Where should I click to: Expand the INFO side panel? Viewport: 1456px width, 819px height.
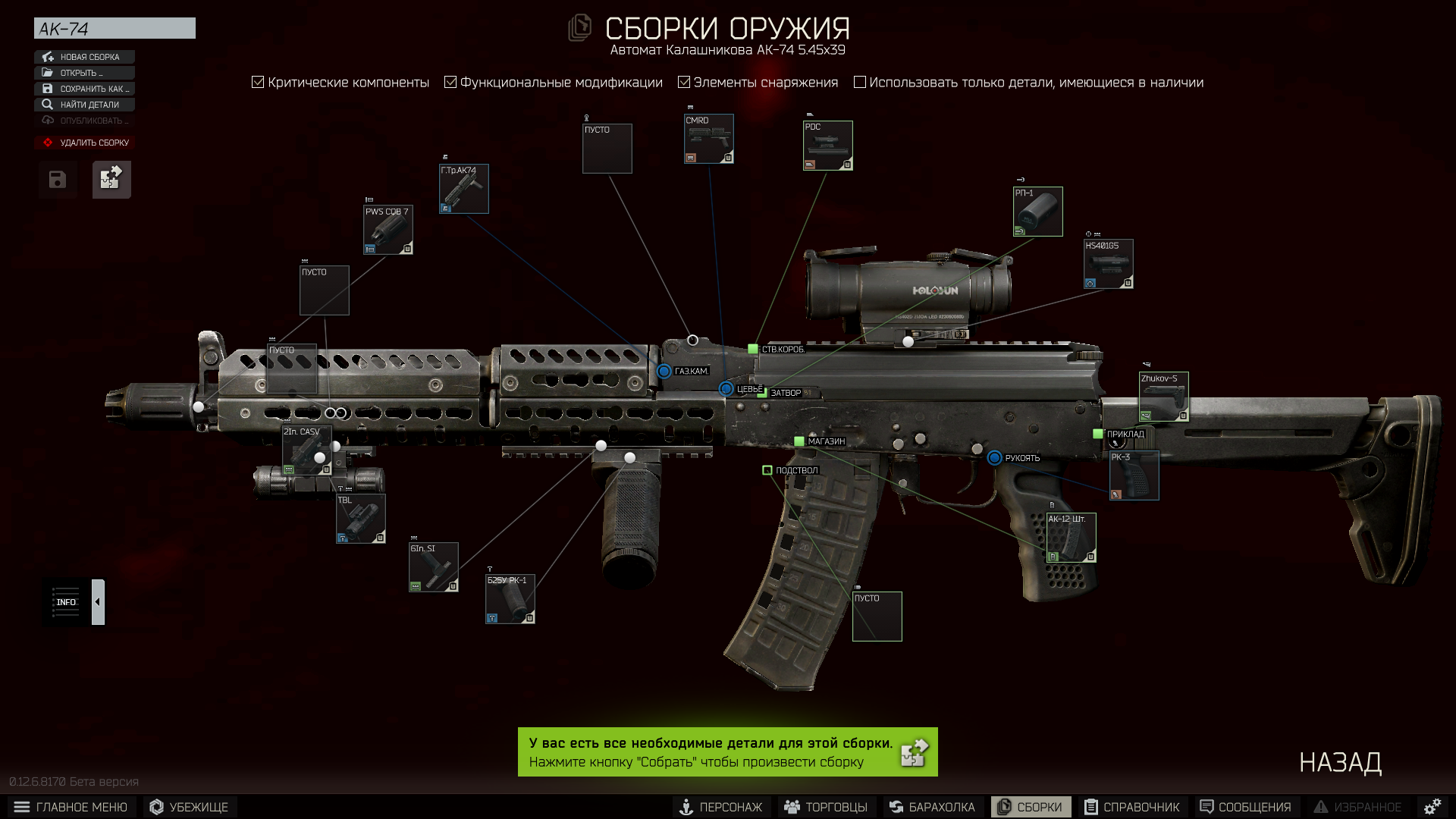pos(98,602)
